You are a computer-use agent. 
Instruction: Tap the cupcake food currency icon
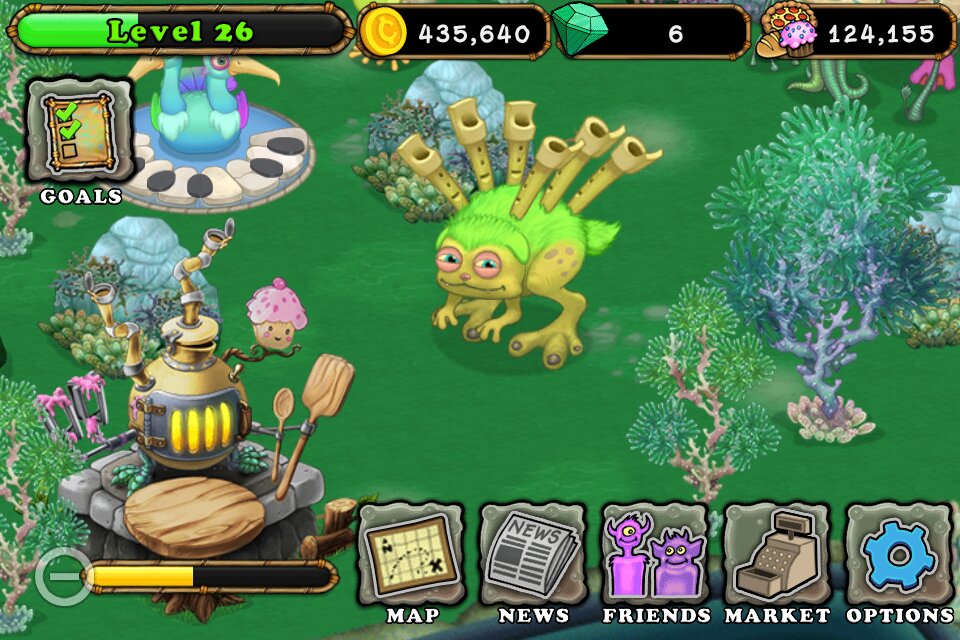point(793,32)
